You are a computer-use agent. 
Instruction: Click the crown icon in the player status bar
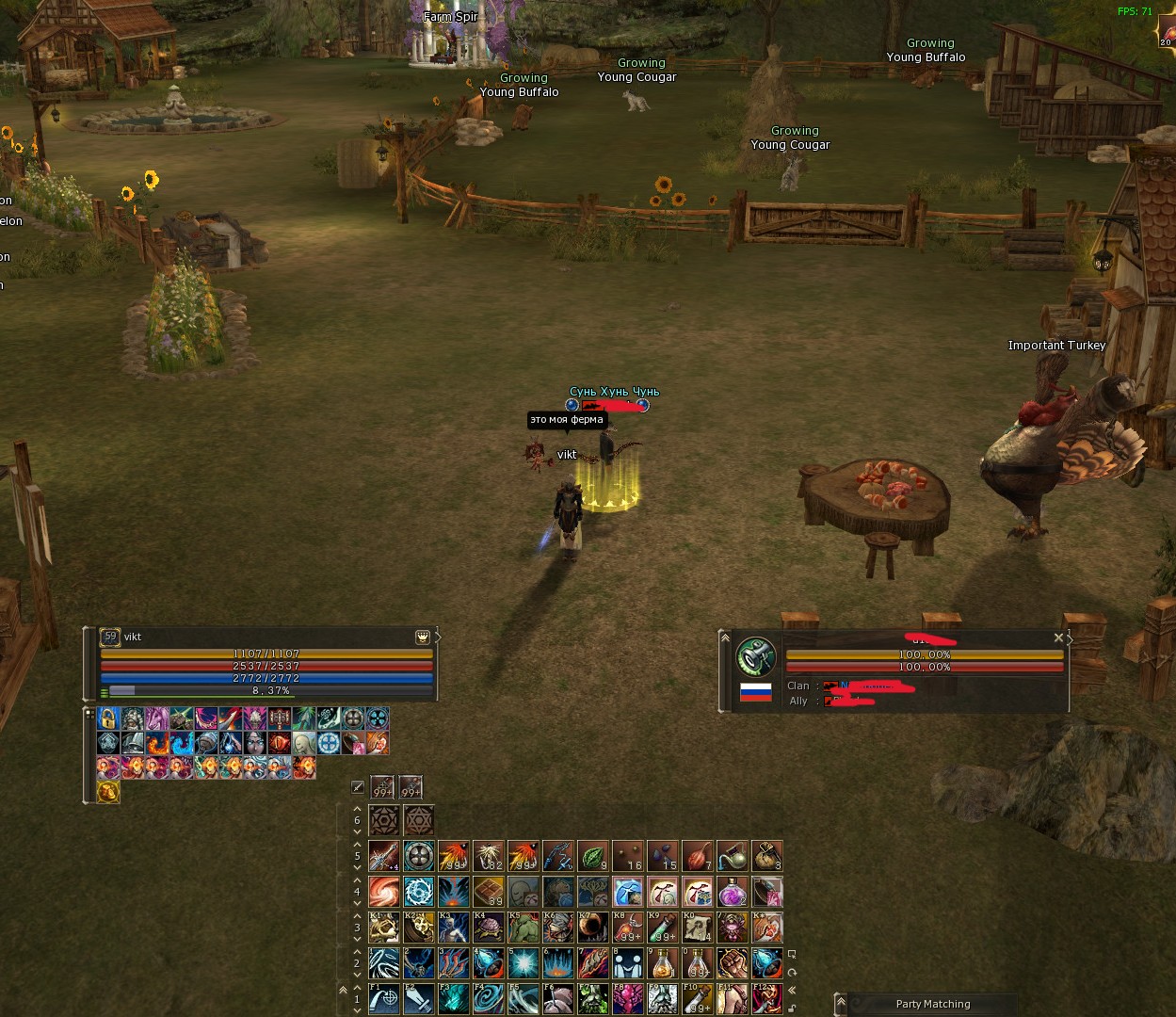[x=423, y=638]
